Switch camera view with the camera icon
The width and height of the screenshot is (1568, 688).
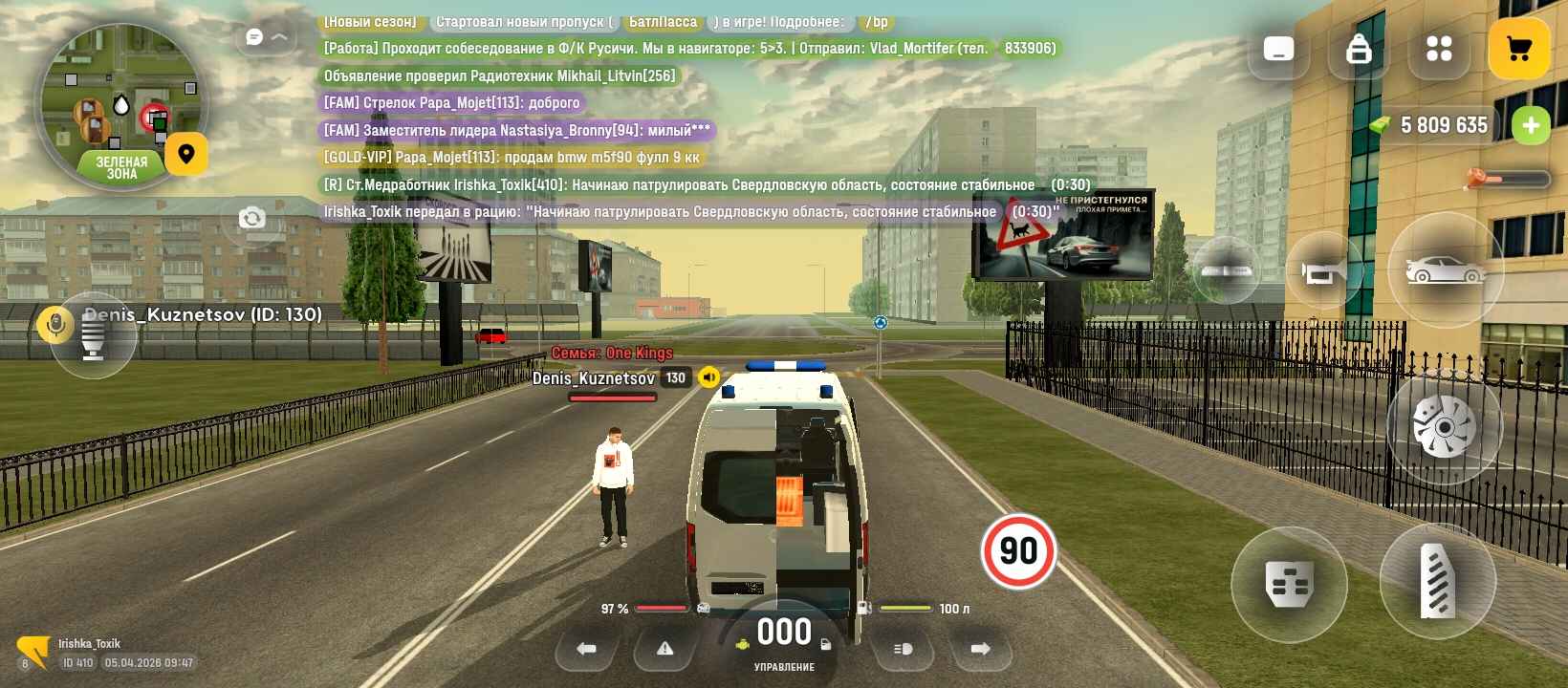(252, 219)
